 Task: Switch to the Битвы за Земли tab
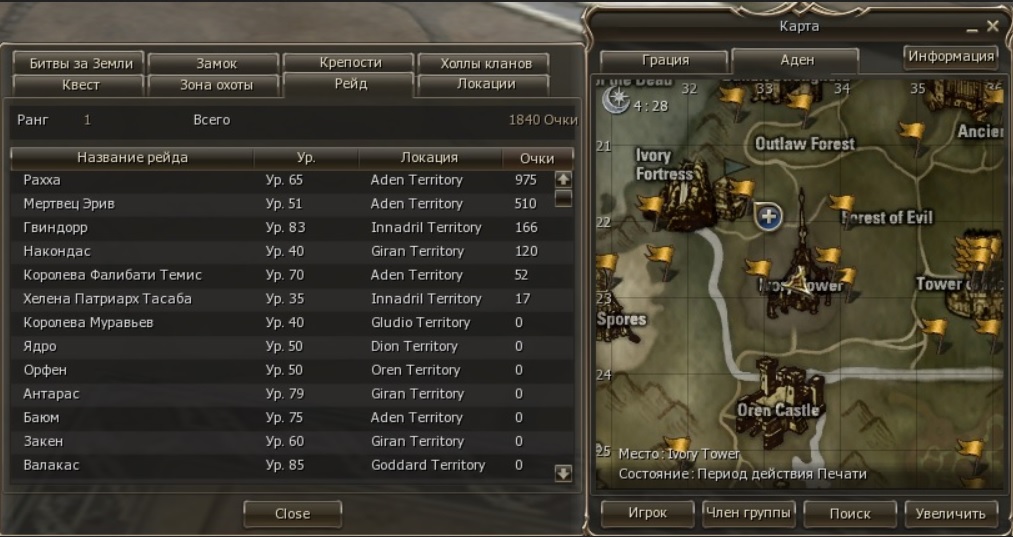pyautogui.click(x=80, y=63)
